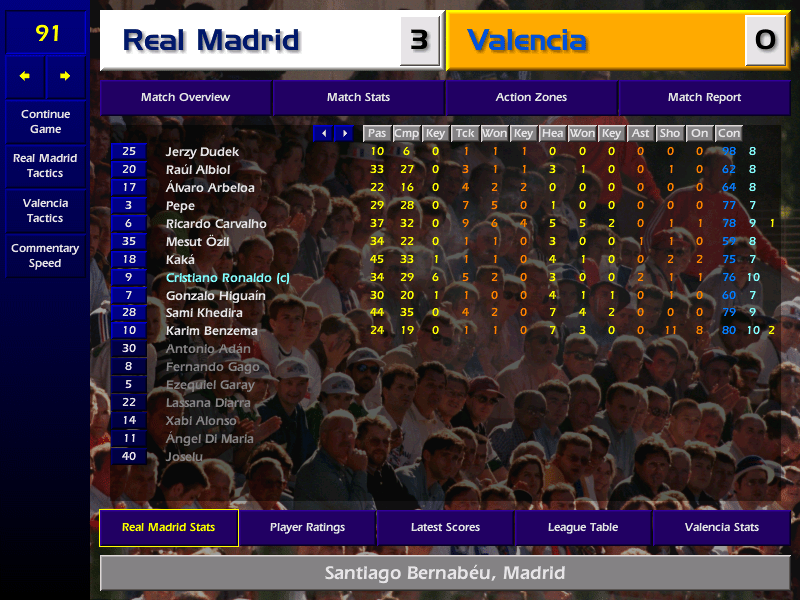Viewport: 800px width, 600px height.
Task: View the Match Report
Action: tap(704, 98)
